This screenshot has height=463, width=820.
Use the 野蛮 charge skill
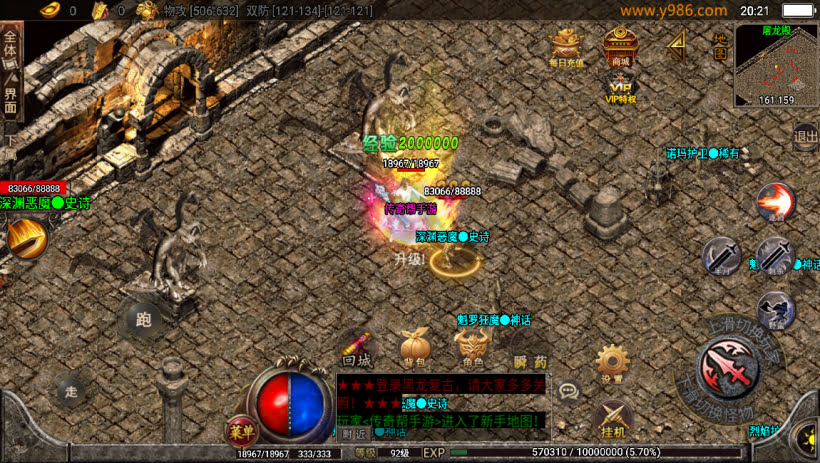[775, 310]
